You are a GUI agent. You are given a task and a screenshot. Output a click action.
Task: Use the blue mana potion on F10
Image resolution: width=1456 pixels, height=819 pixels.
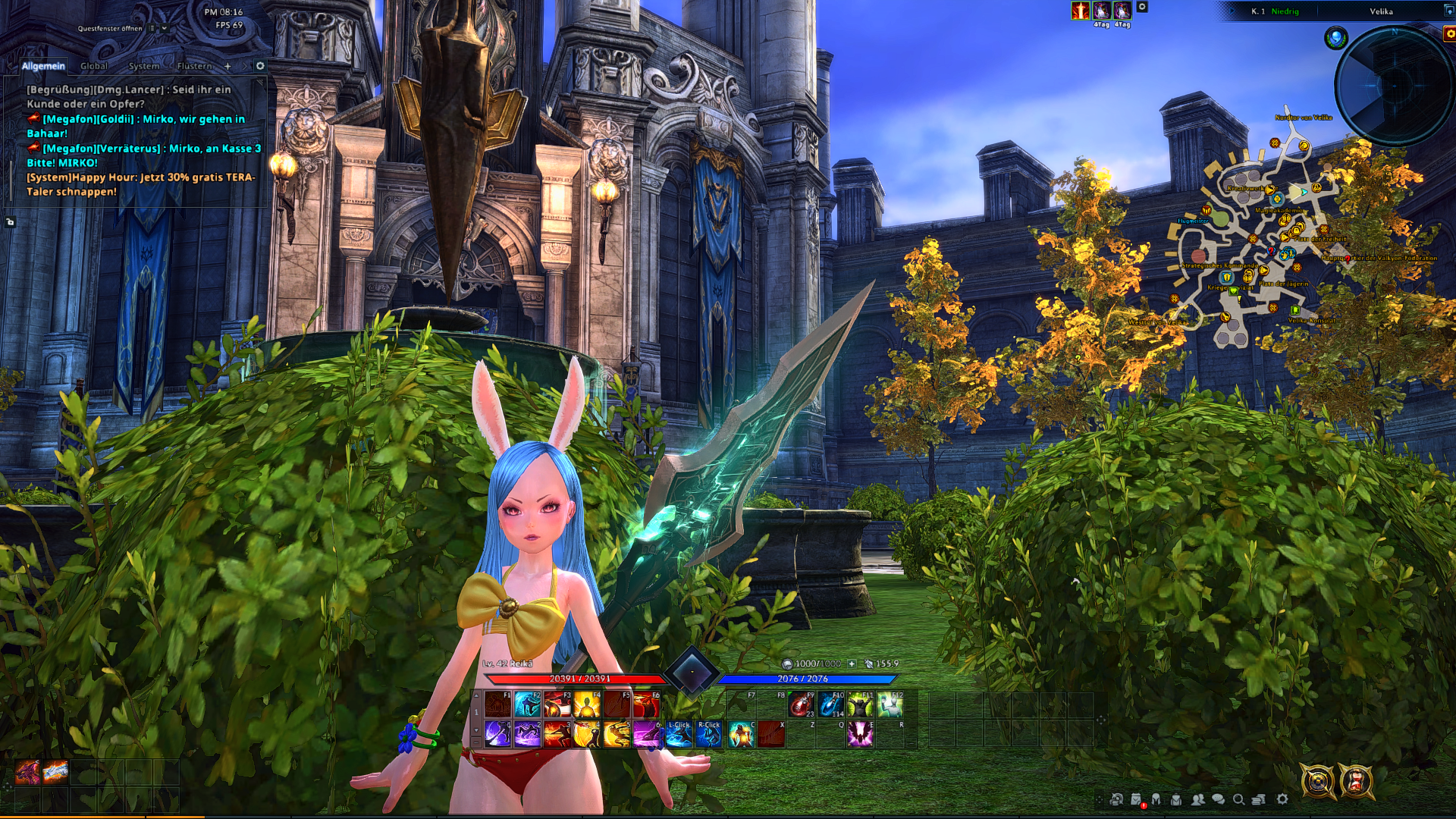click(830, 704)
